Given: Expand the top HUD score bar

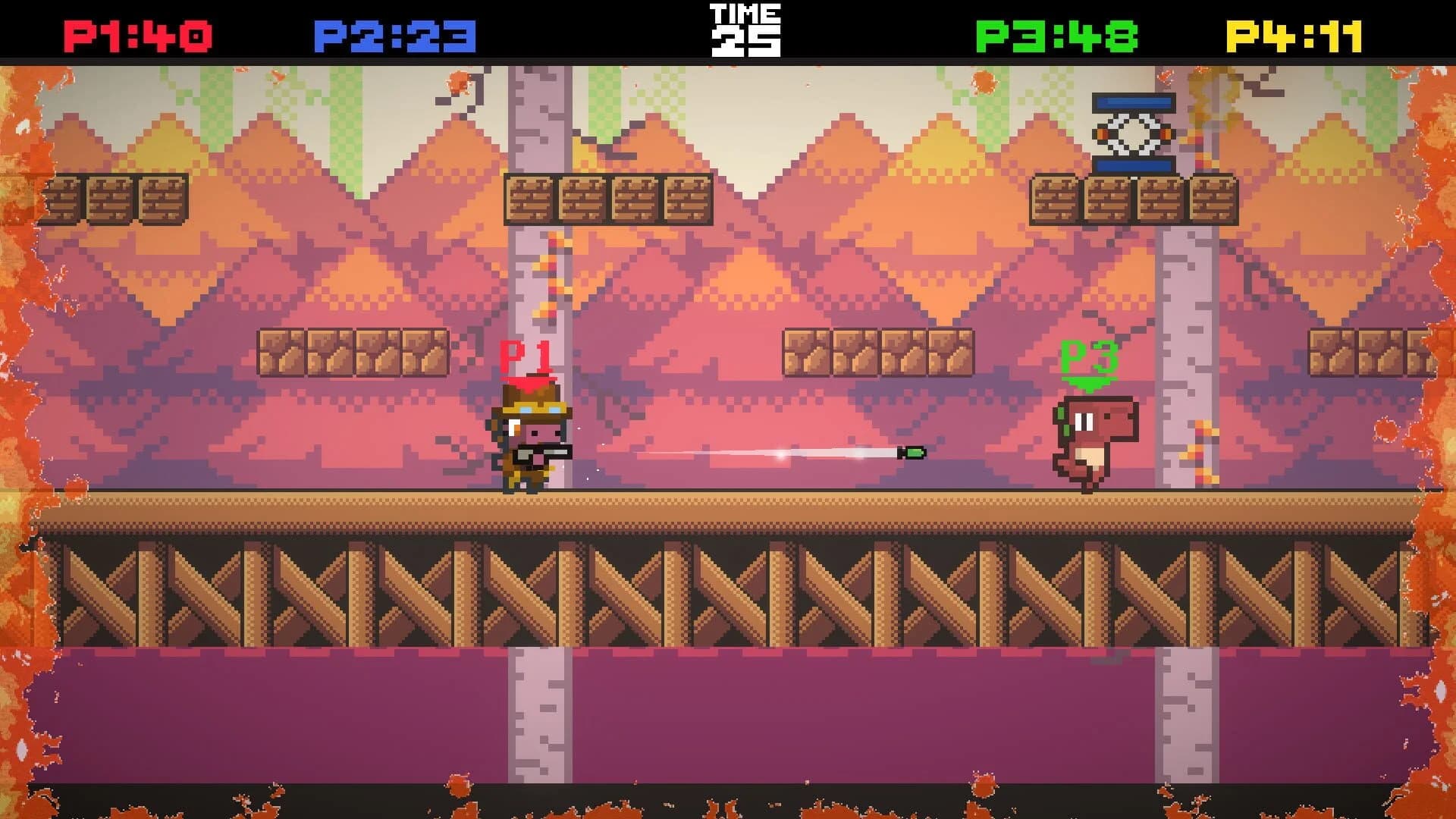Looking at the screenshot, I should click(728, 29).
